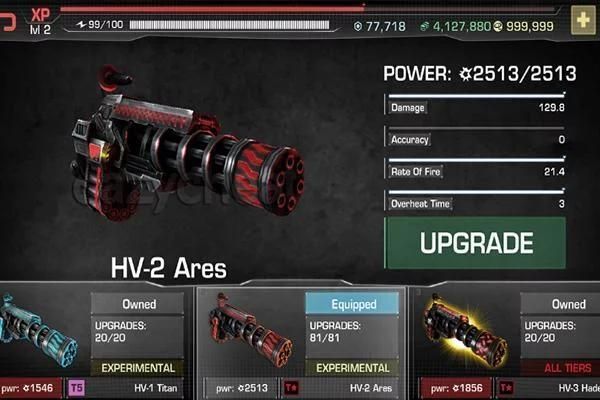Add currency with the yellow plus button

tap(582, 19)
